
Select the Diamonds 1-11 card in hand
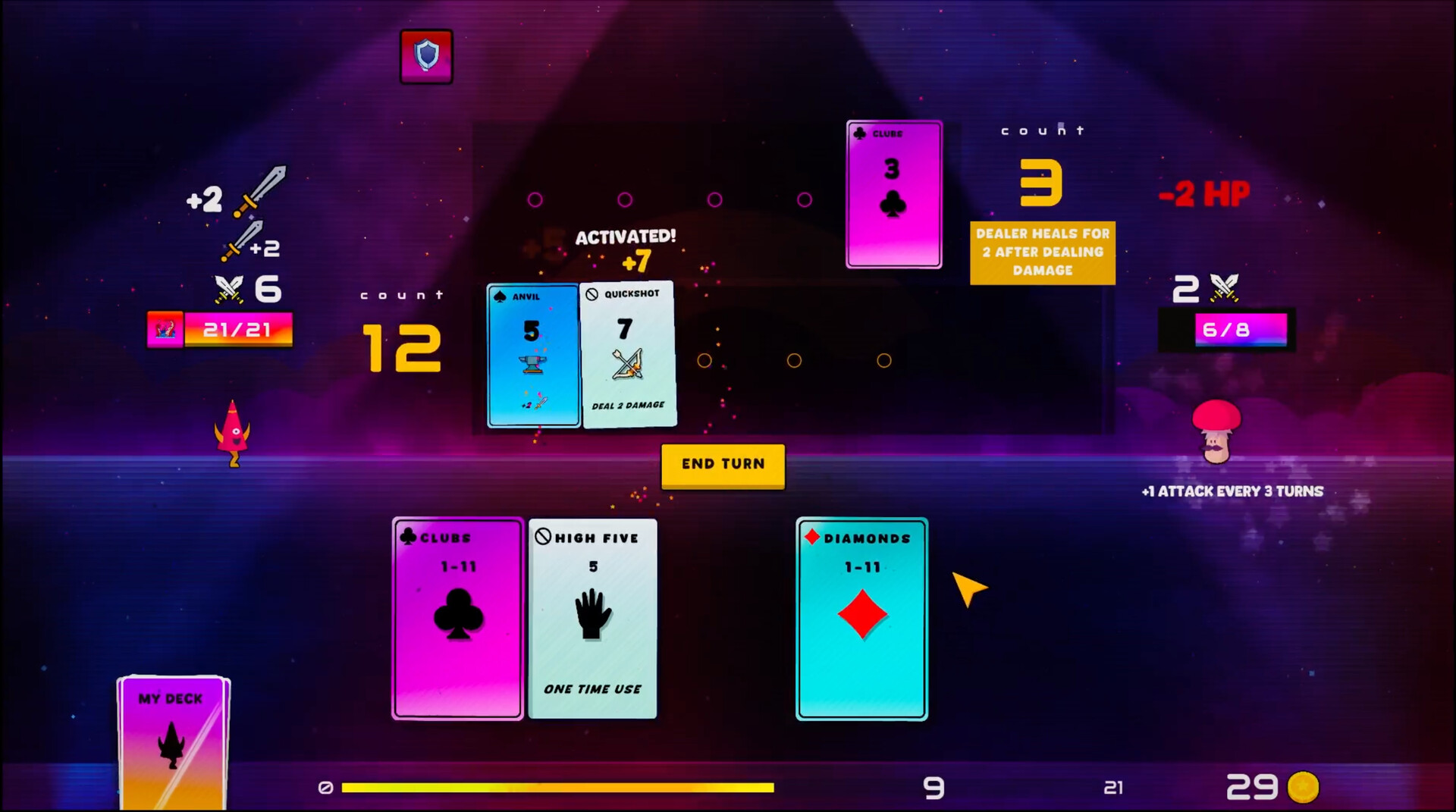(x=861, y=618)
